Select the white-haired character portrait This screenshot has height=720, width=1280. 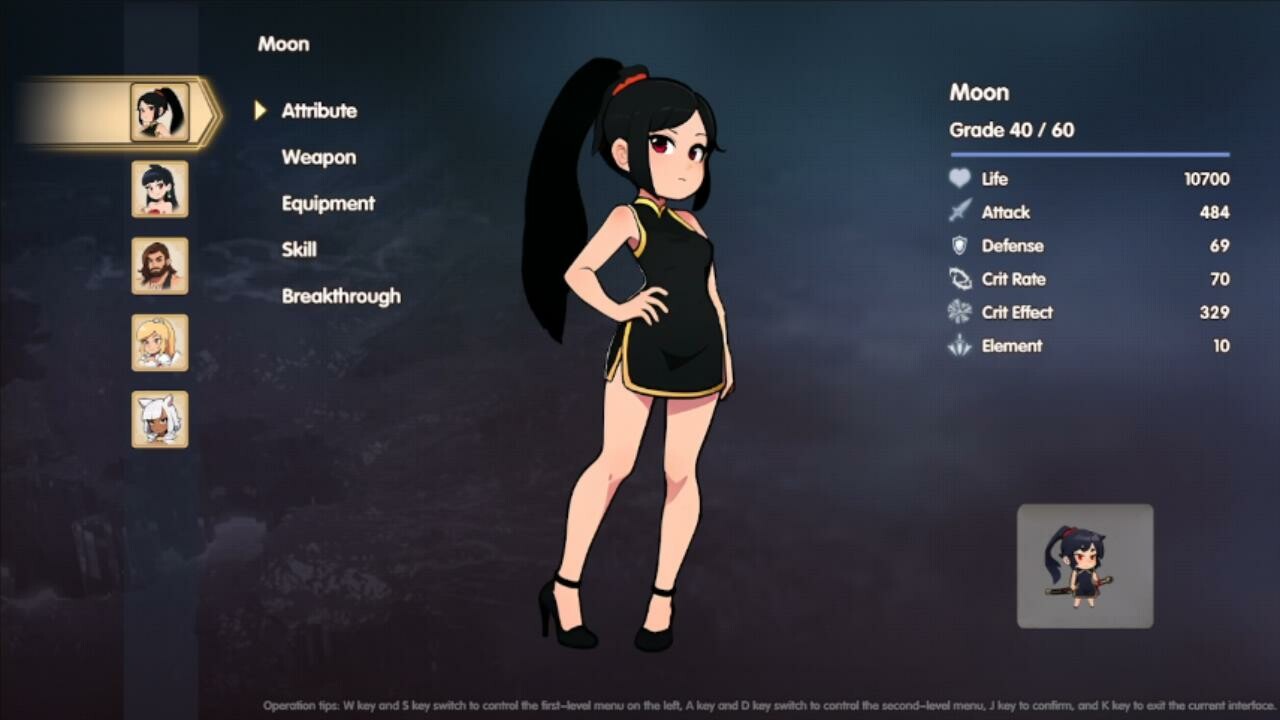(x=159, y=420)
